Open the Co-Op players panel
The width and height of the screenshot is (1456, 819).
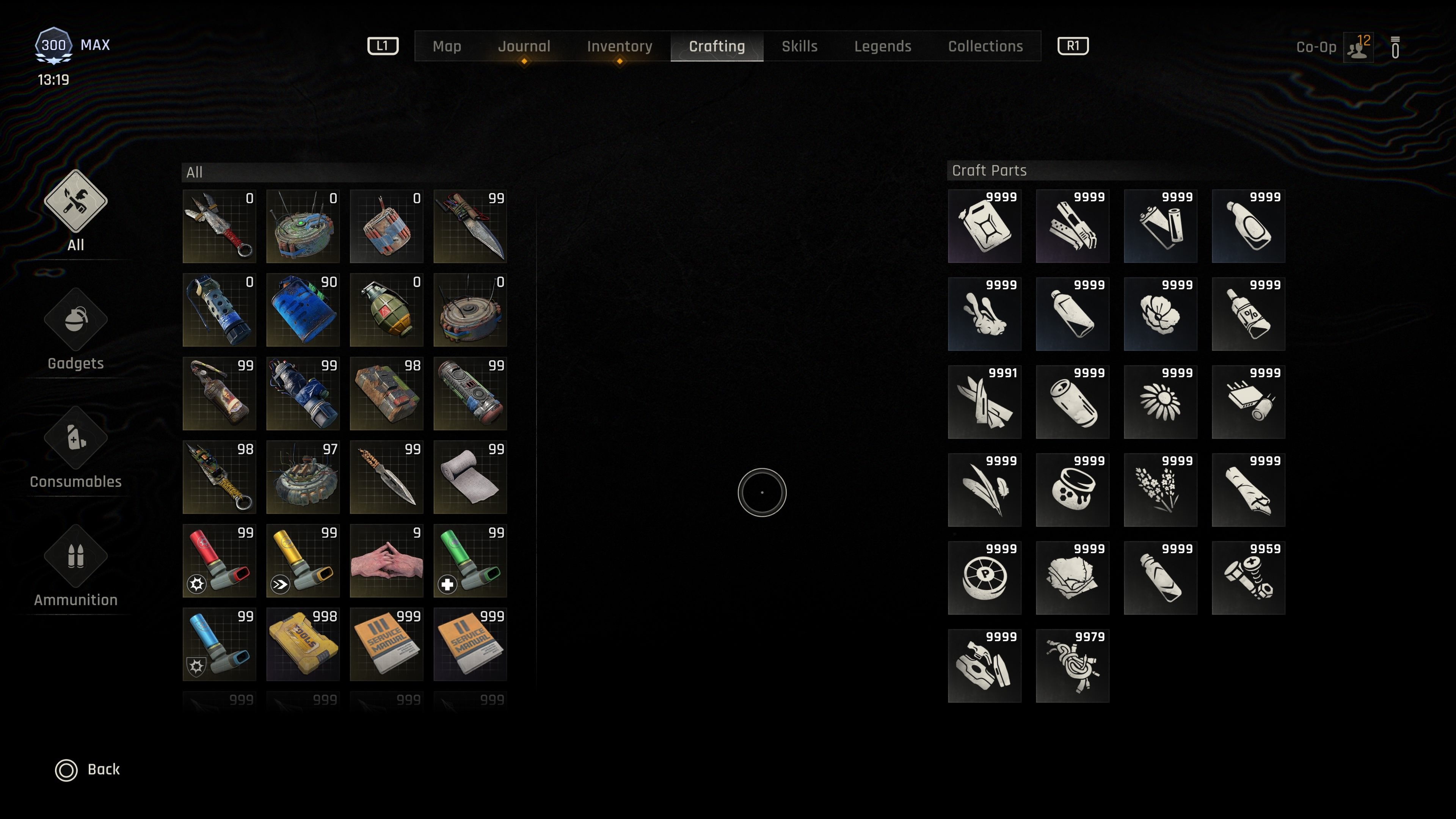click(1358, 47)
